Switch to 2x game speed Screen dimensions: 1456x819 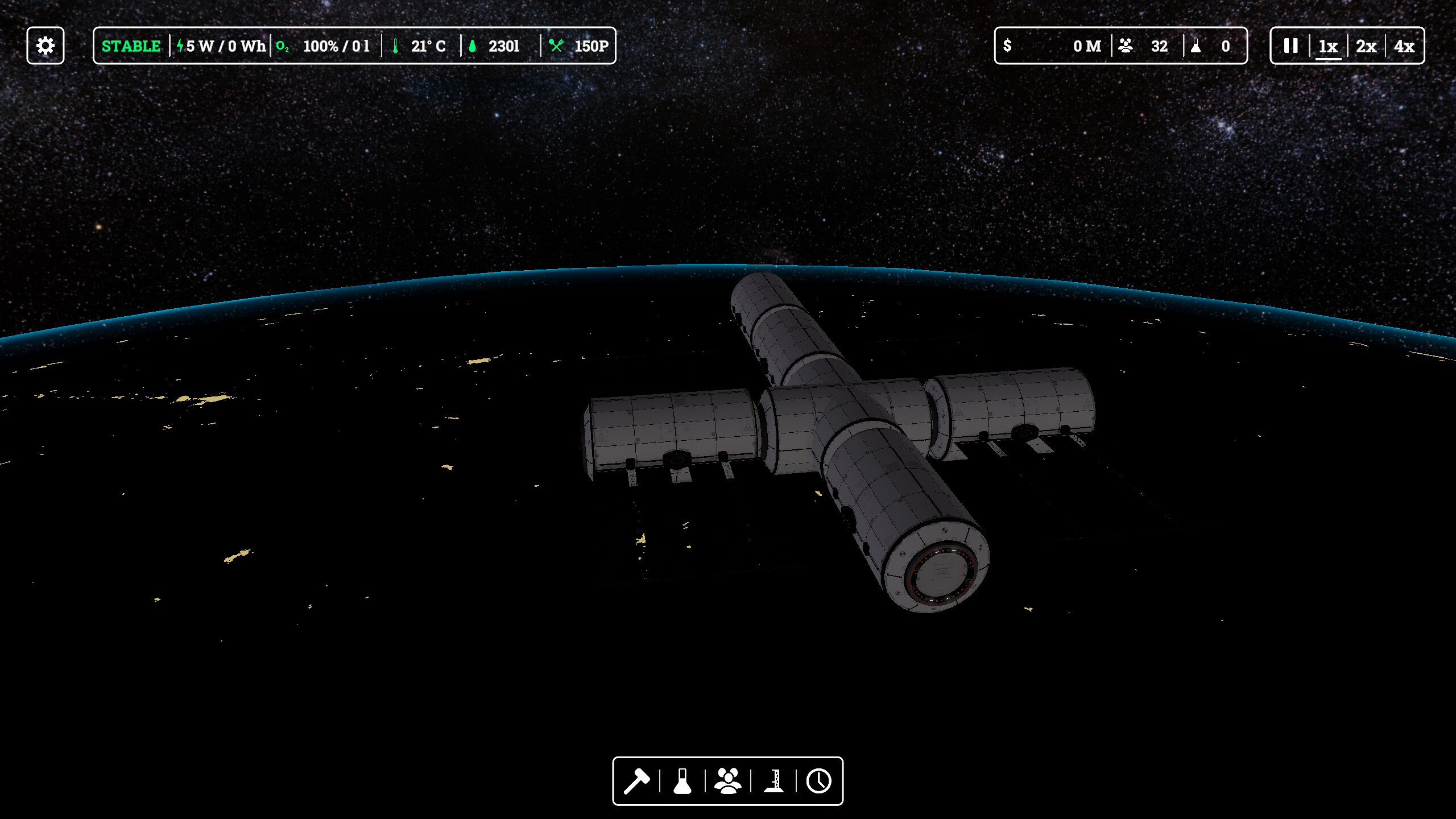pos(1366,46)
